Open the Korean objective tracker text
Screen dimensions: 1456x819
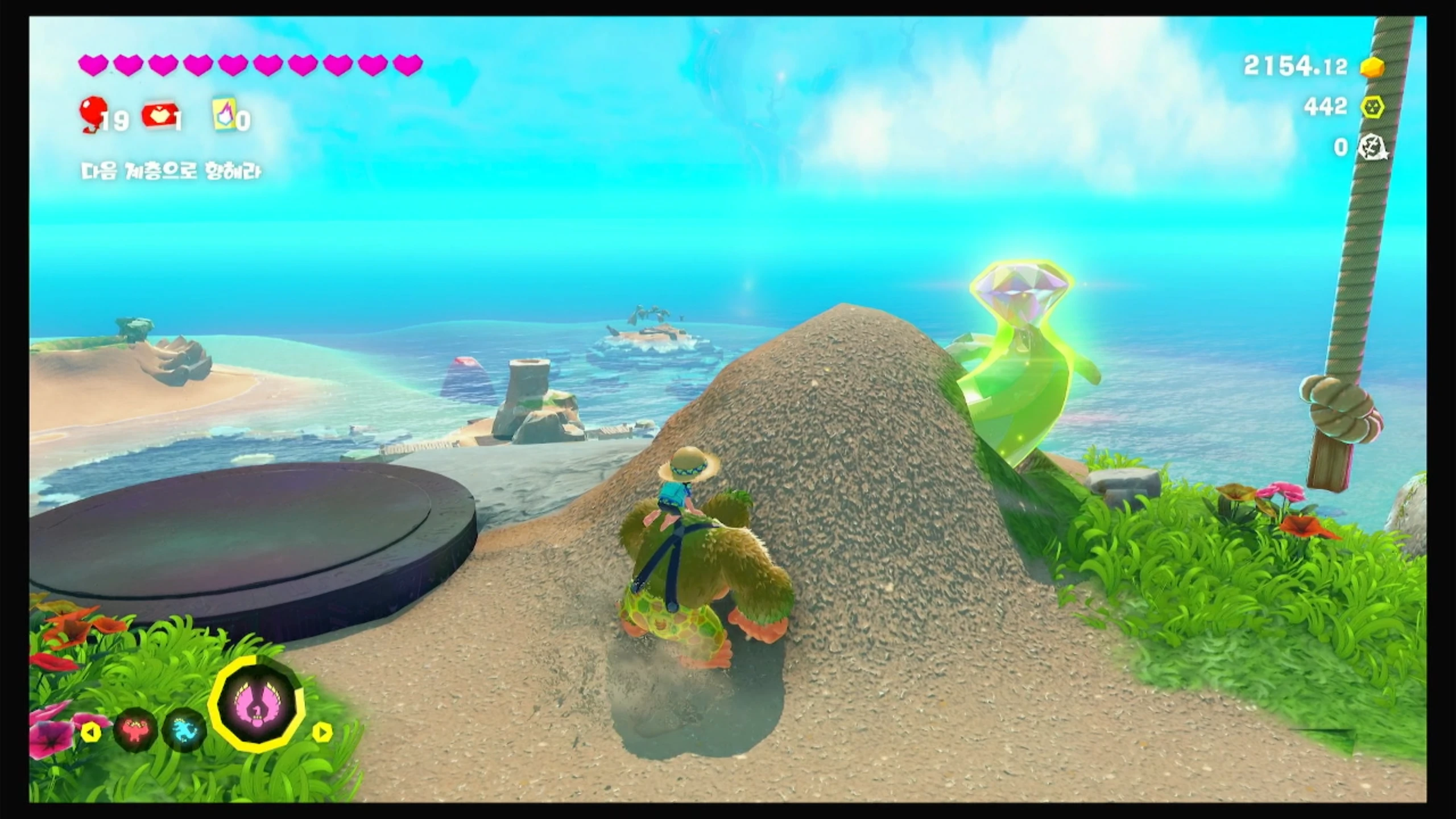[x=171, y=172]
